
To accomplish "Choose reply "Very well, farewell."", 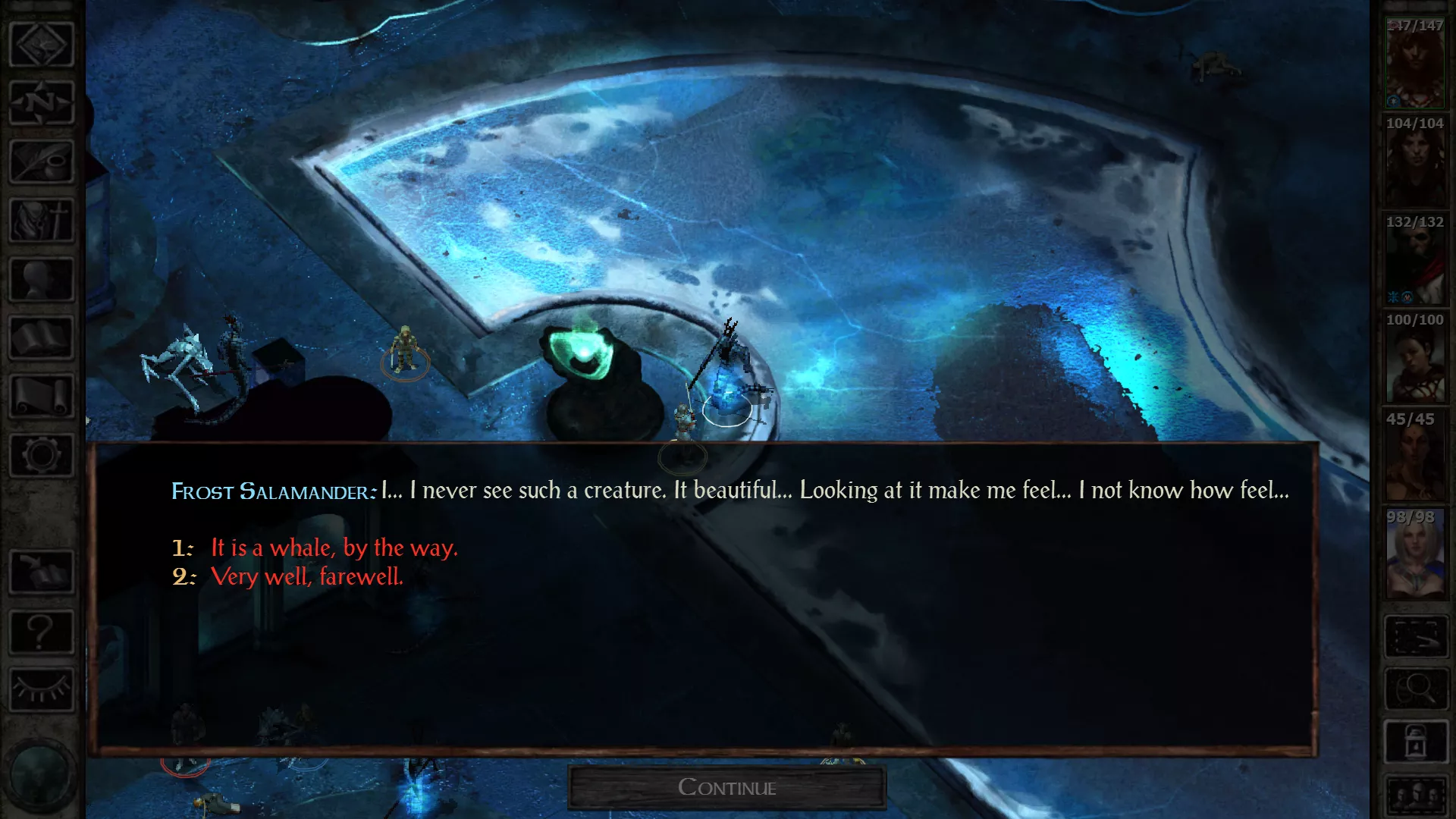I will click(306, 576).
